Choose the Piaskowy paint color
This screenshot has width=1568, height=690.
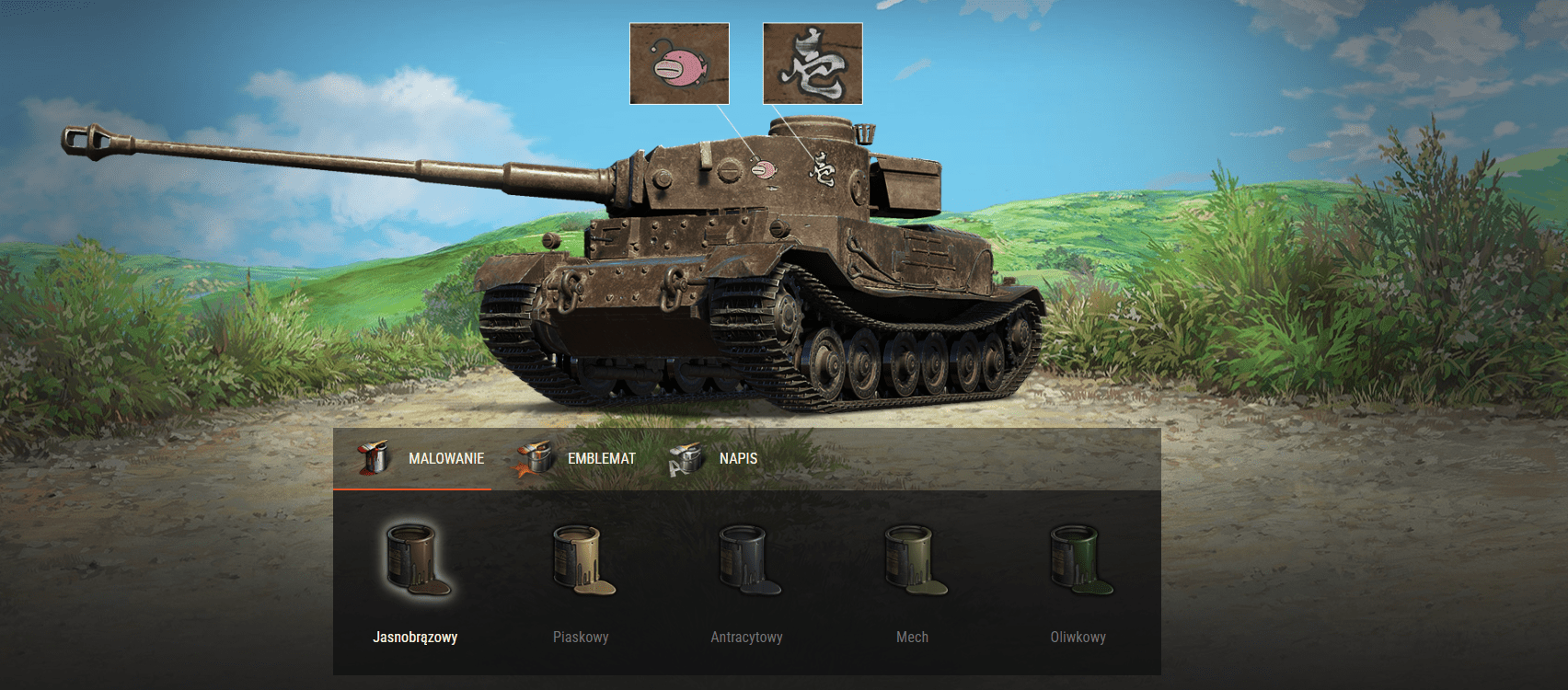[581, 563]
